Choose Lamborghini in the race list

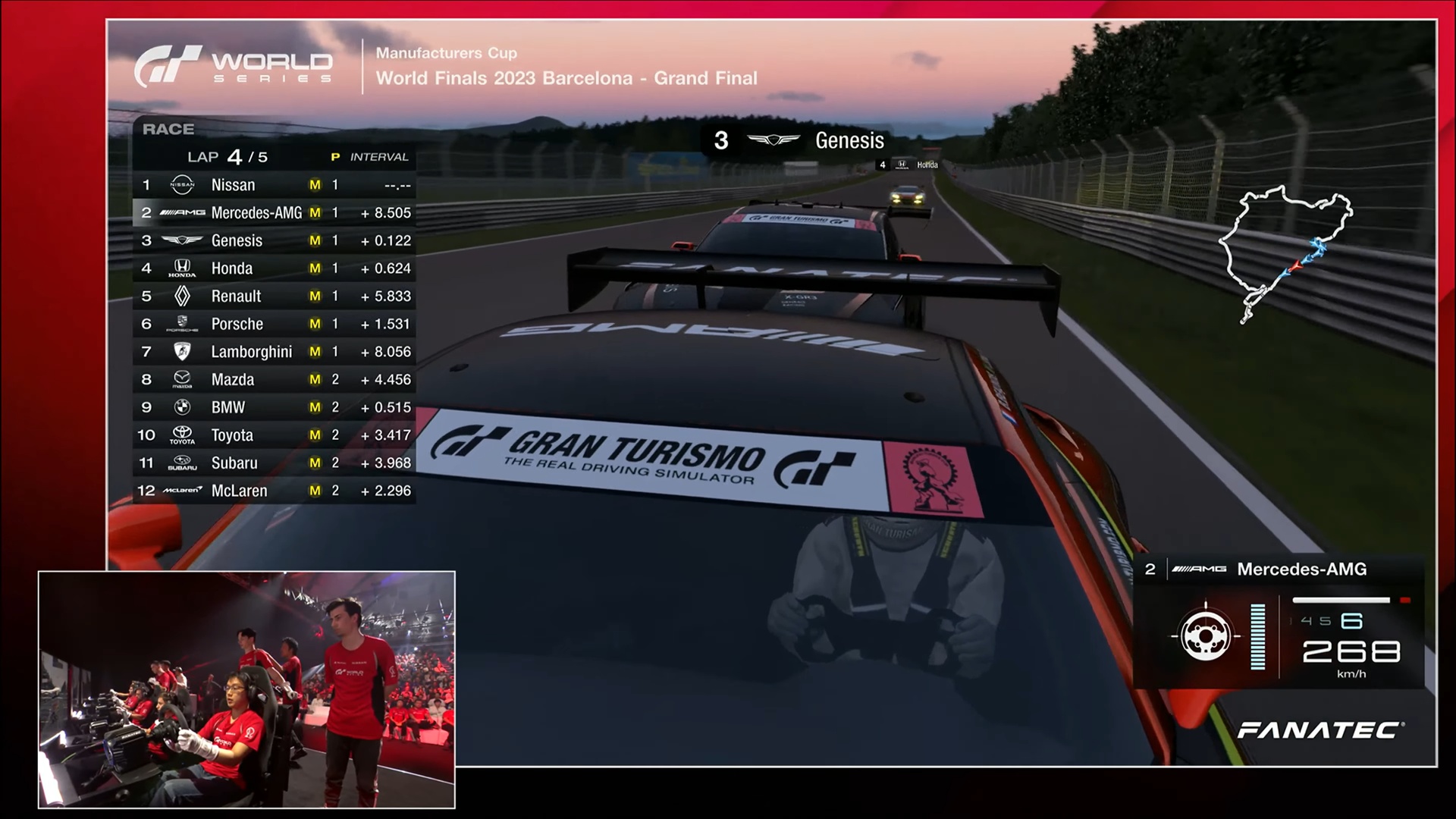[274, 352]
